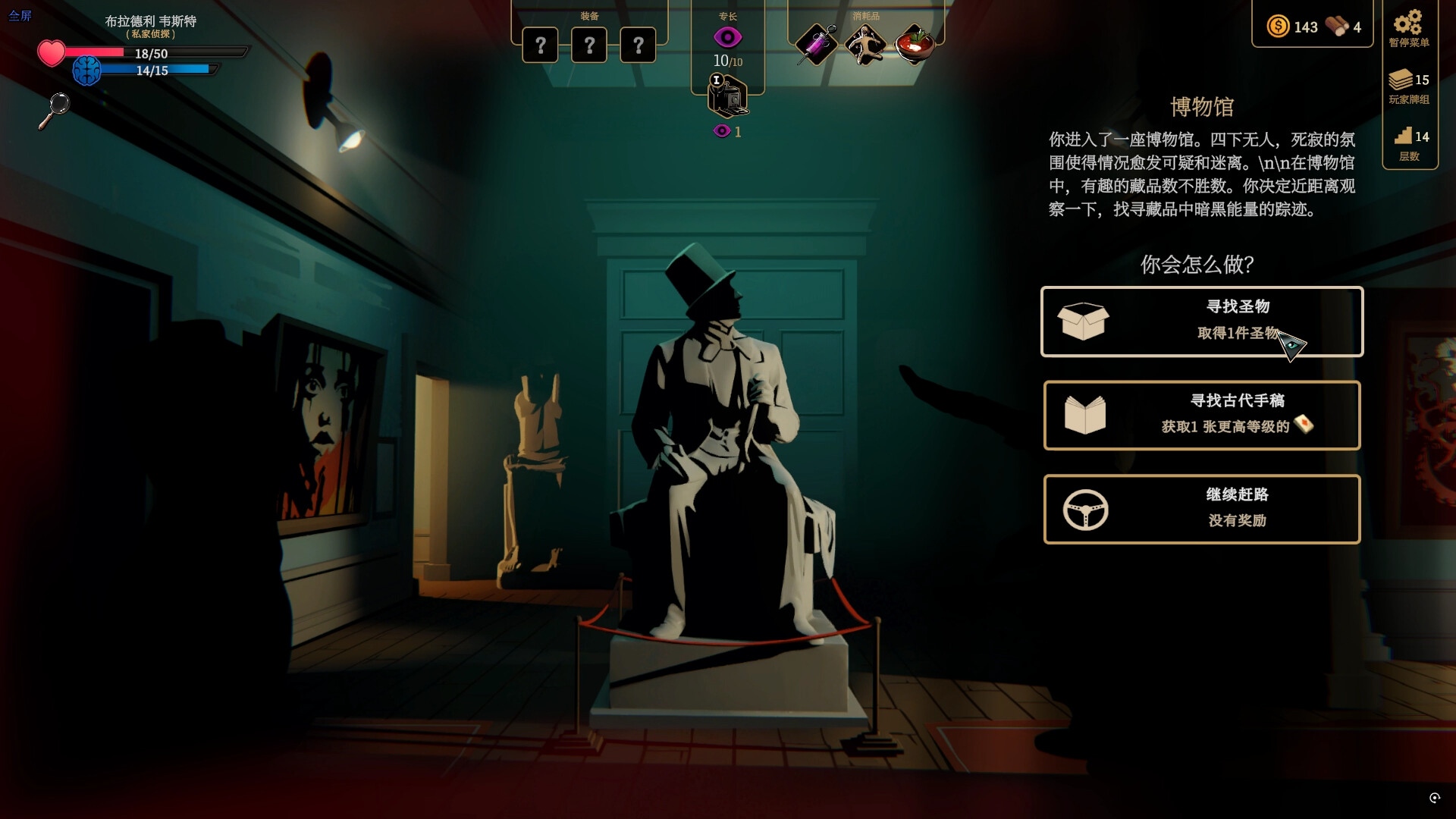
Task: Toggle the small eye indicator below the camera
Action: tap(720, 130)
